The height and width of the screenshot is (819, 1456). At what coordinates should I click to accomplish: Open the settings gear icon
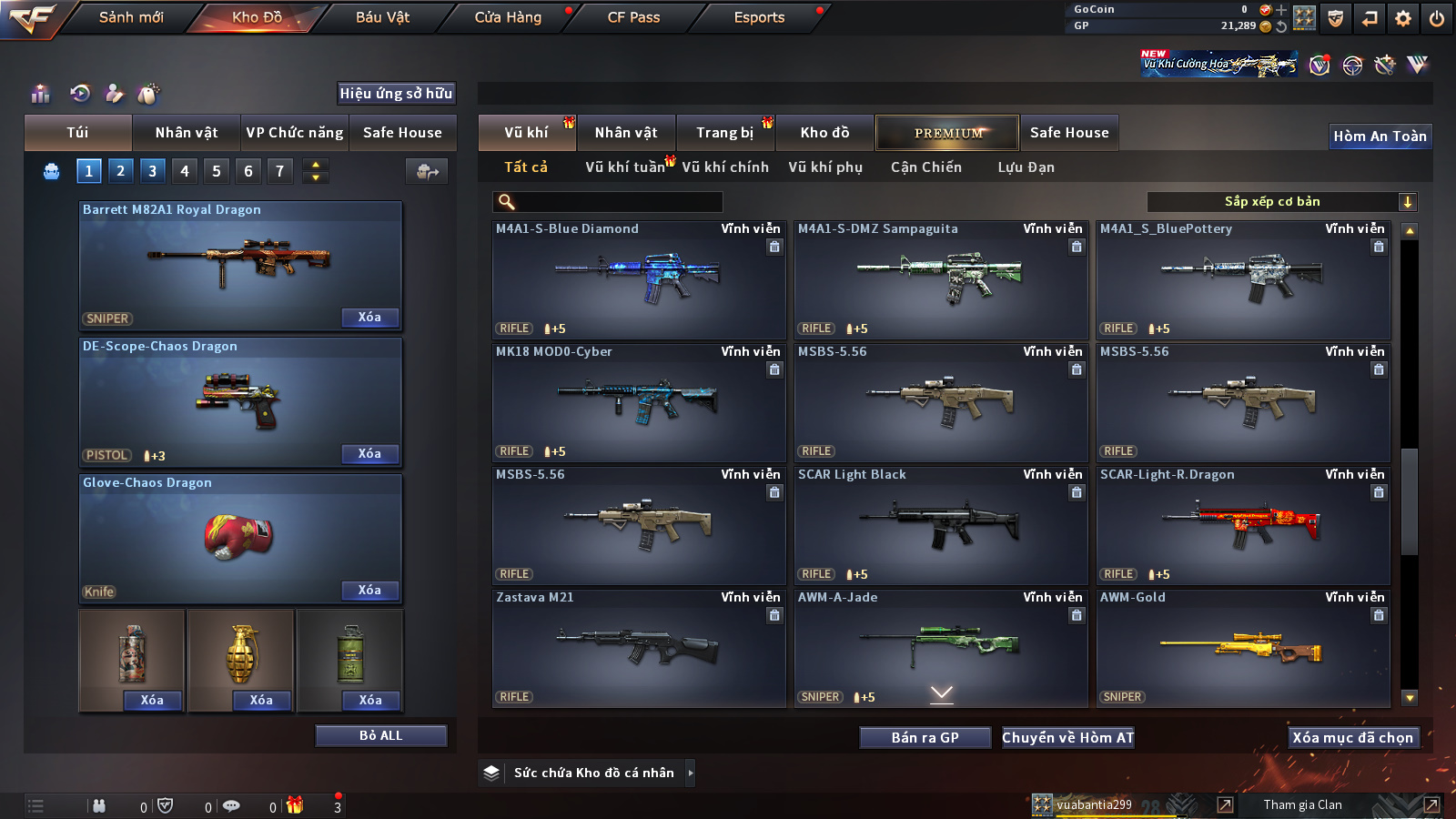(1403, 18)
